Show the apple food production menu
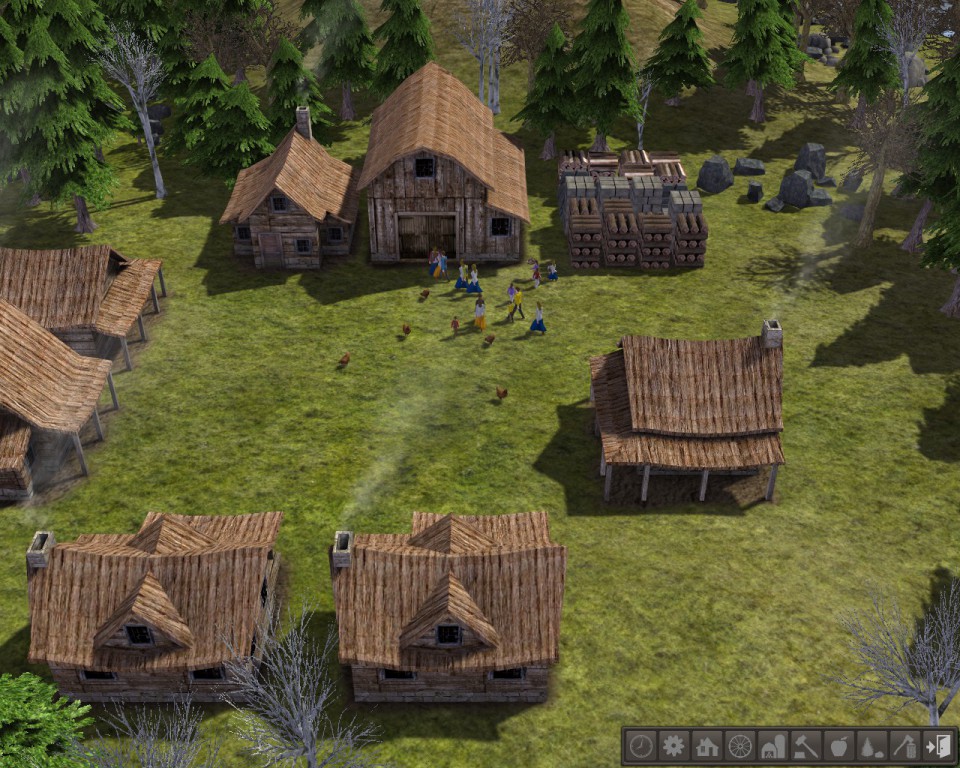Viewport: 960px width, 768px height. pyautogui.click(x=839, y=745)
